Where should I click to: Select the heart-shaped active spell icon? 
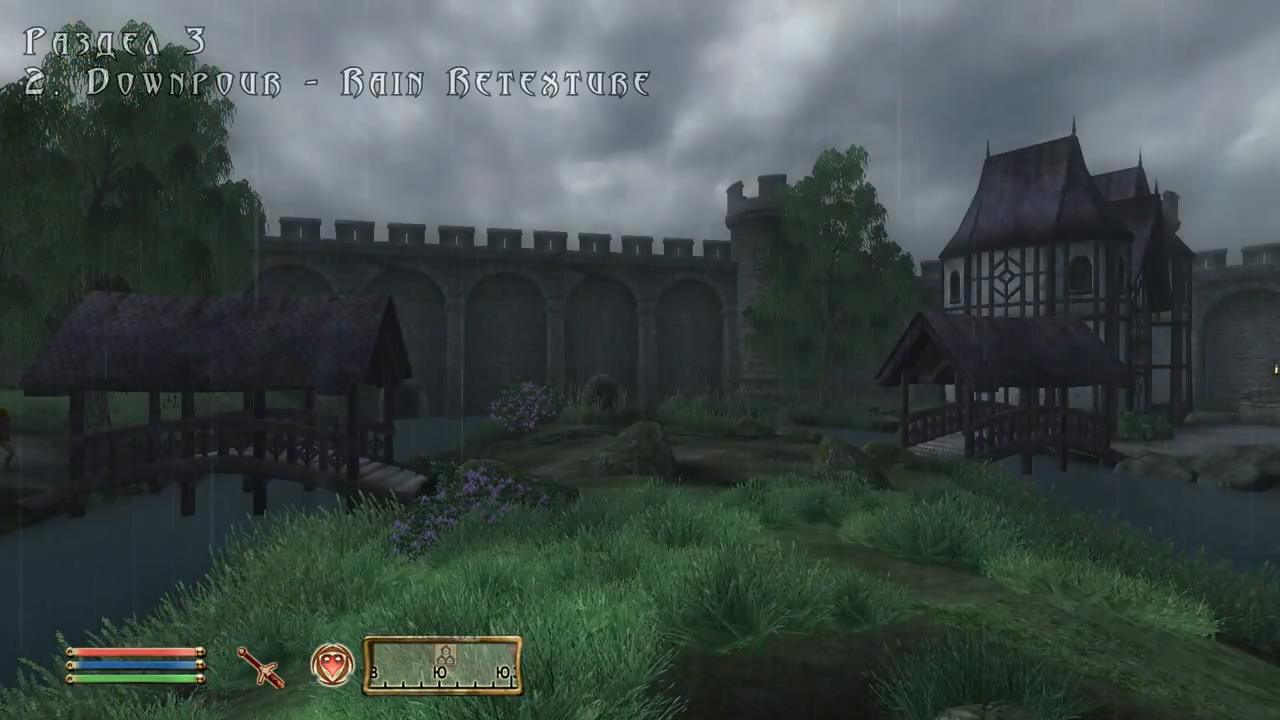(332, 665)
